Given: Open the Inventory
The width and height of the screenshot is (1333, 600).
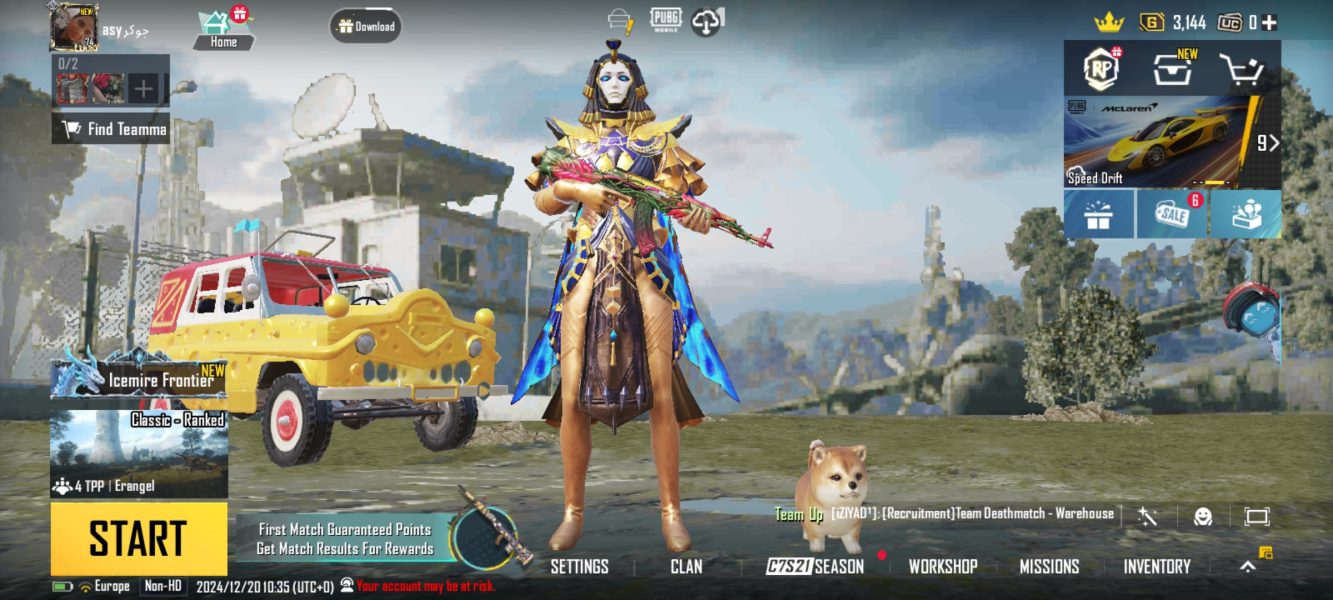Looking at the screenshot, I should [x=1157, y=566].
